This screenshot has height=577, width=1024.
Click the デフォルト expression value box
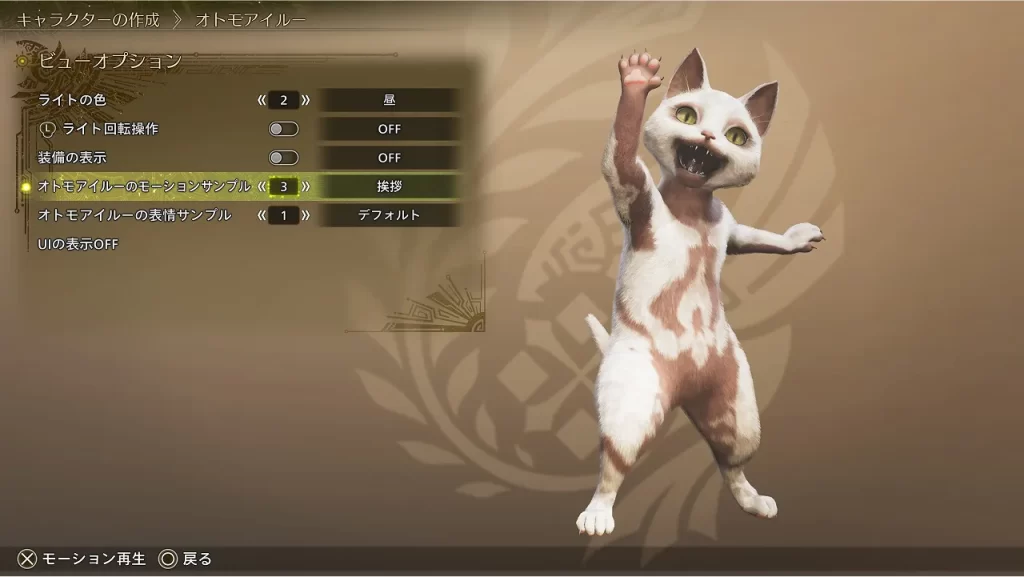389,215
